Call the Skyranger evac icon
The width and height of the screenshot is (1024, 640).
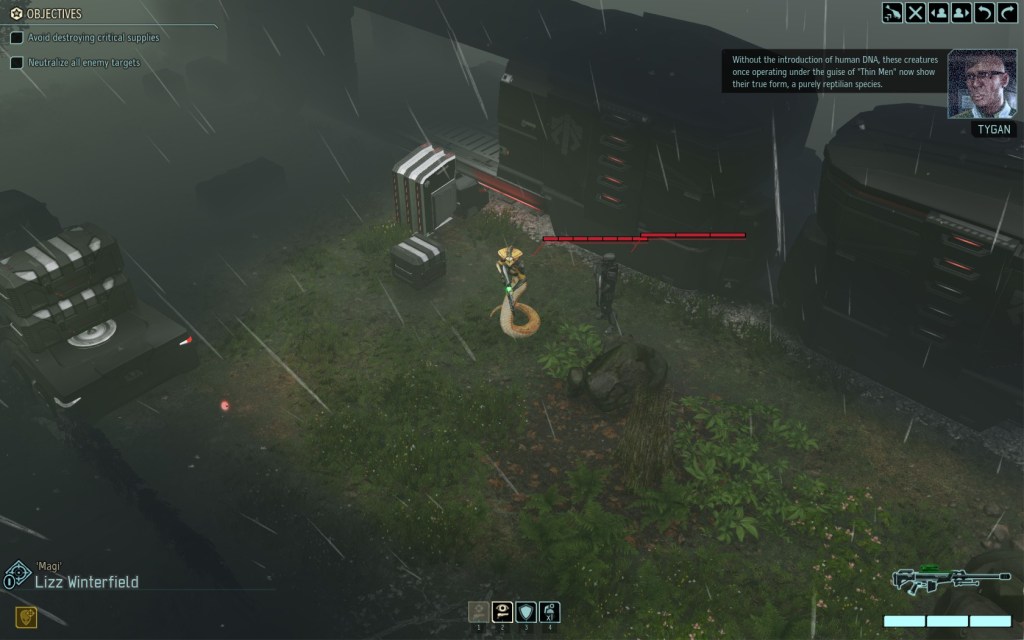[x=892, y=13]
